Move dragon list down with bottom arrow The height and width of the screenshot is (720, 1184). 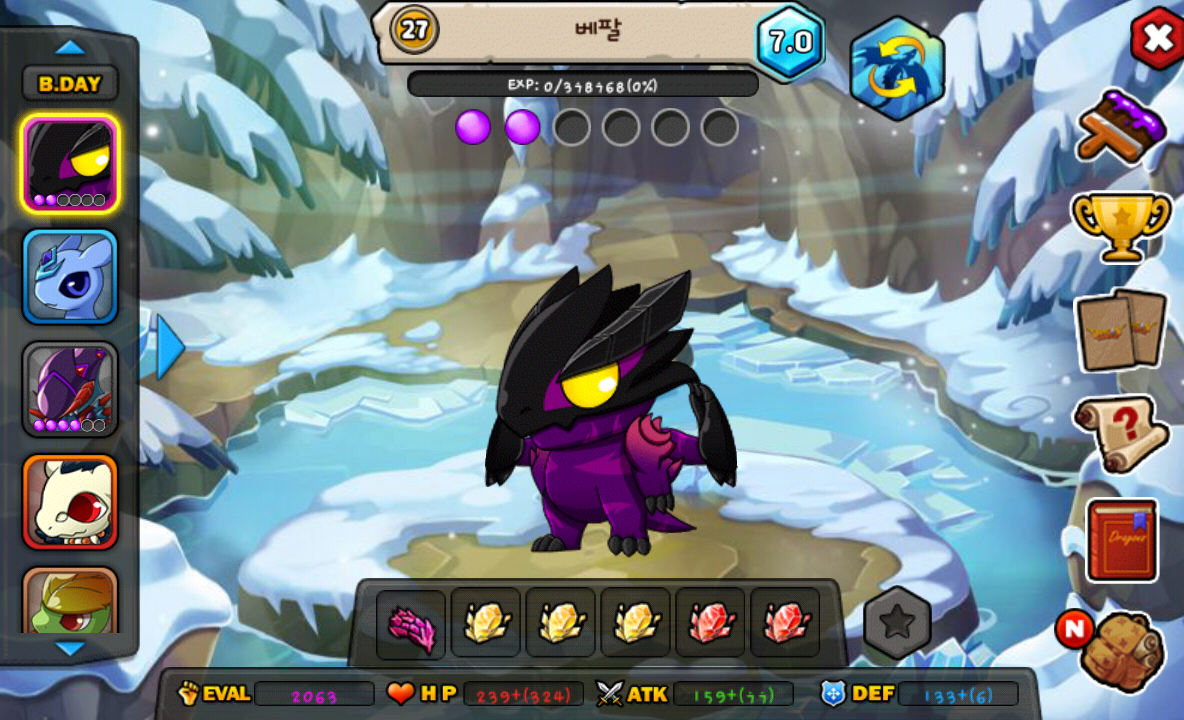click(70, 649)
